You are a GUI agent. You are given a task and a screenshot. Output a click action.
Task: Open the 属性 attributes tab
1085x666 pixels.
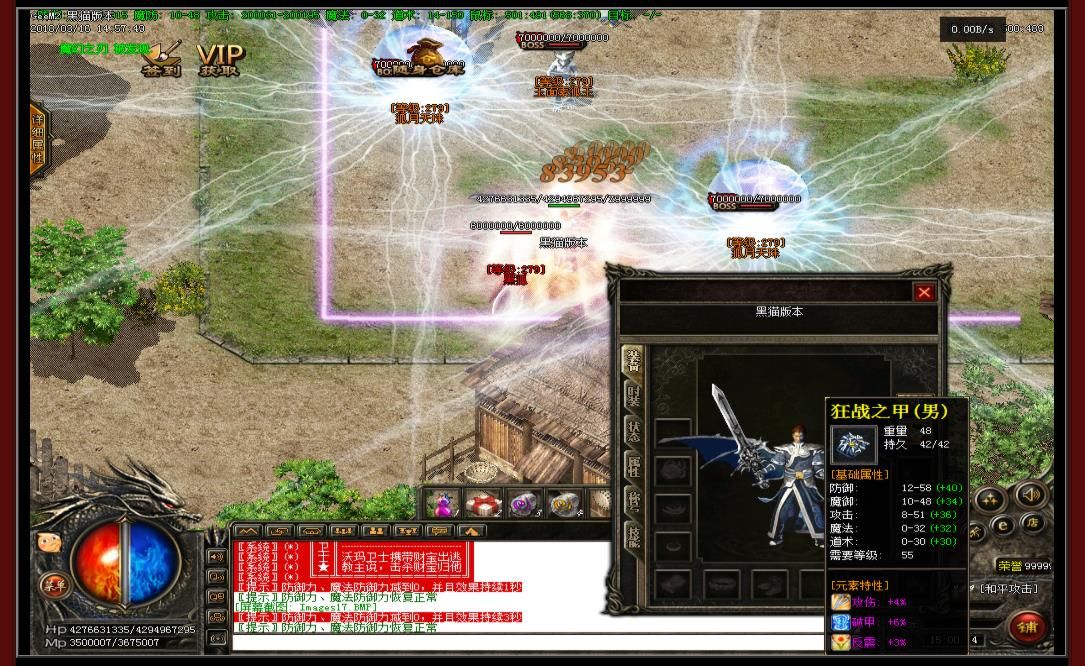[x=632, y=465]
